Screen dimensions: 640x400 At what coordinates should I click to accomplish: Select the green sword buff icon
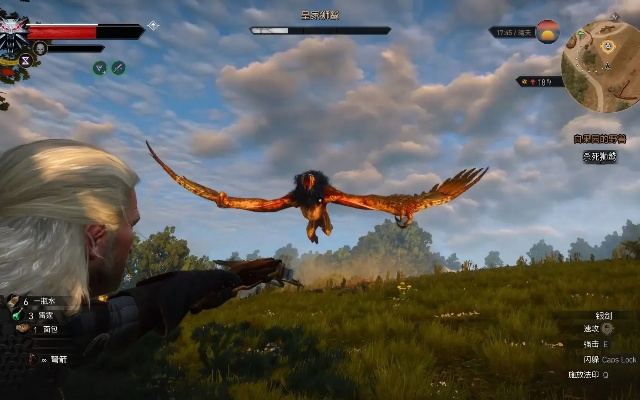[118, 68]
